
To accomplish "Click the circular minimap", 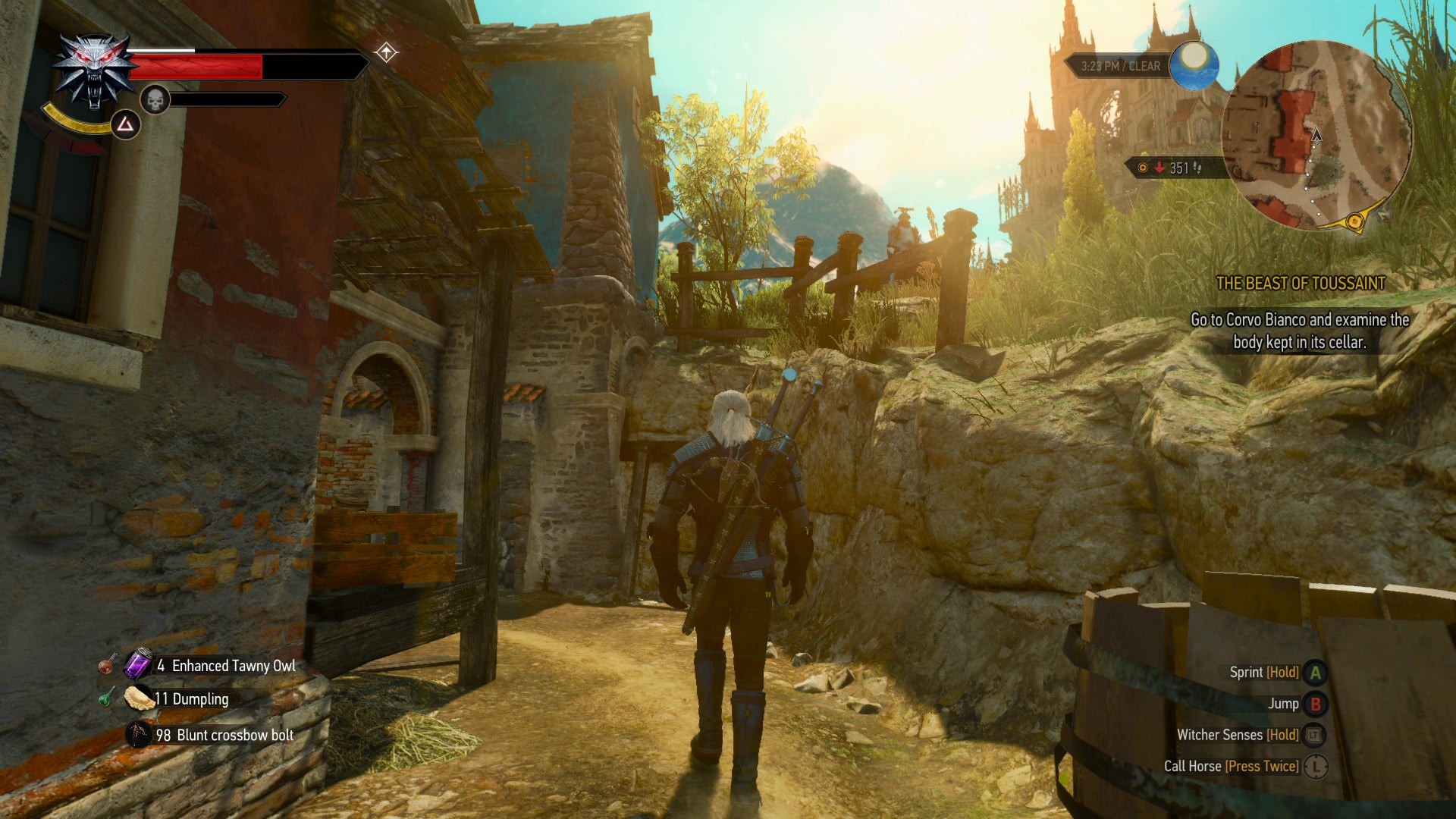I will point(1316,136).
